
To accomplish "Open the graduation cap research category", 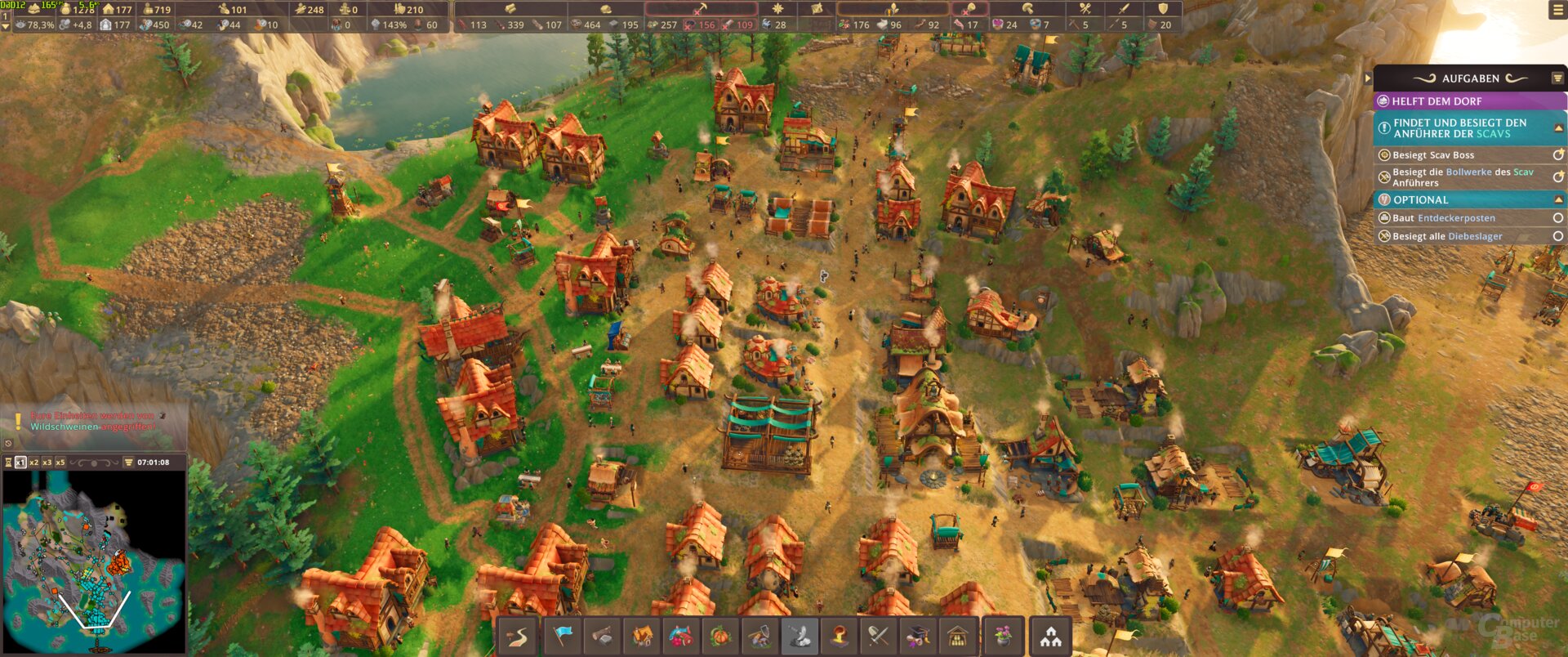I will 917,636.
